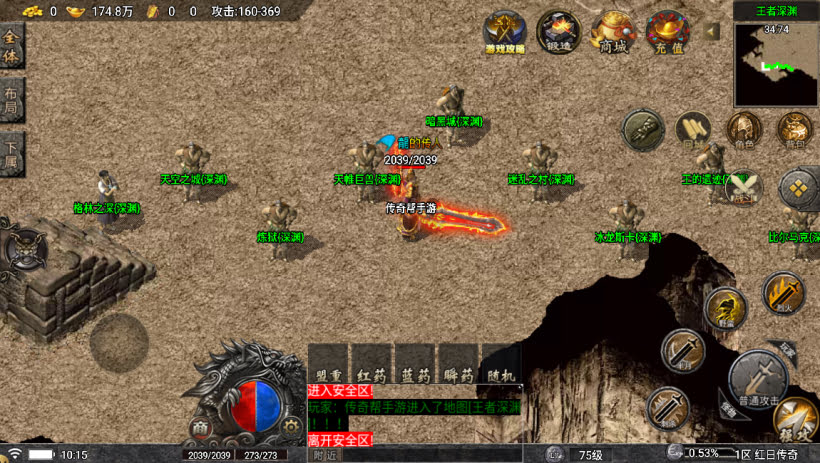This screenshot has height=463, width=820.
Task: Open the 王者深渊 minimap
Action: pos(775,64)
